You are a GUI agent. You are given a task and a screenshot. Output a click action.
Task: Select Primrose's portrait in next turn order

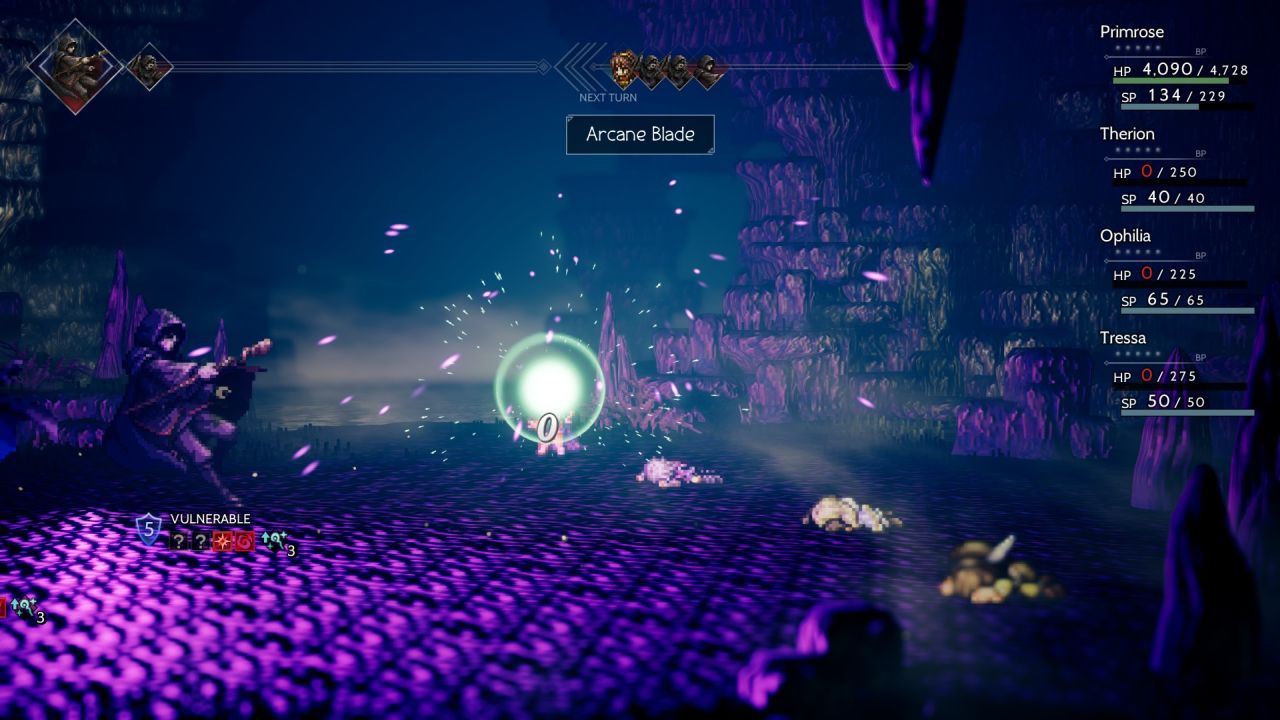click(x=624, y=69)
